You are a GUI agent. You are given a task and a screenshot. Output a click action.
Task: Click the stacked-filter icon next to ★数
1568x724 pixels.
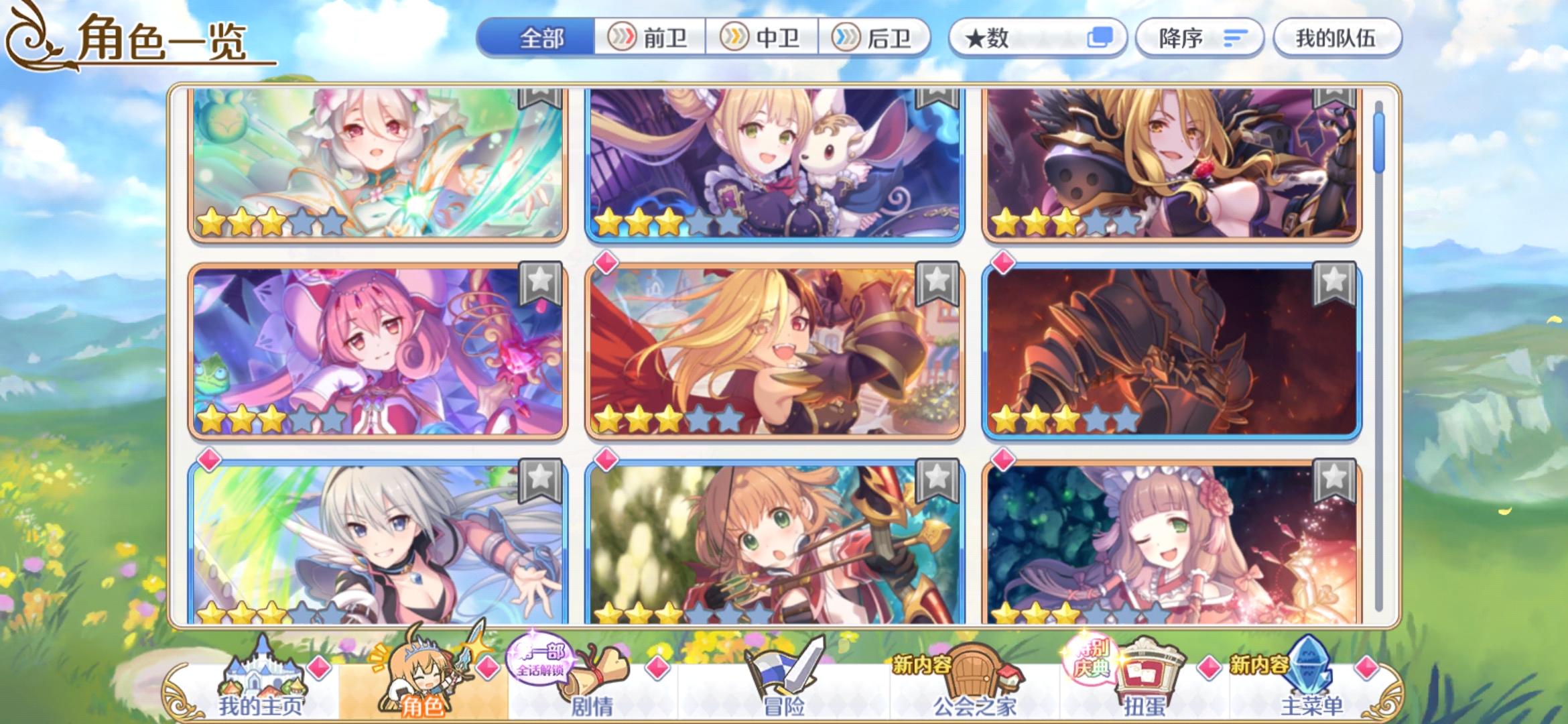(x=1102, y=38)
